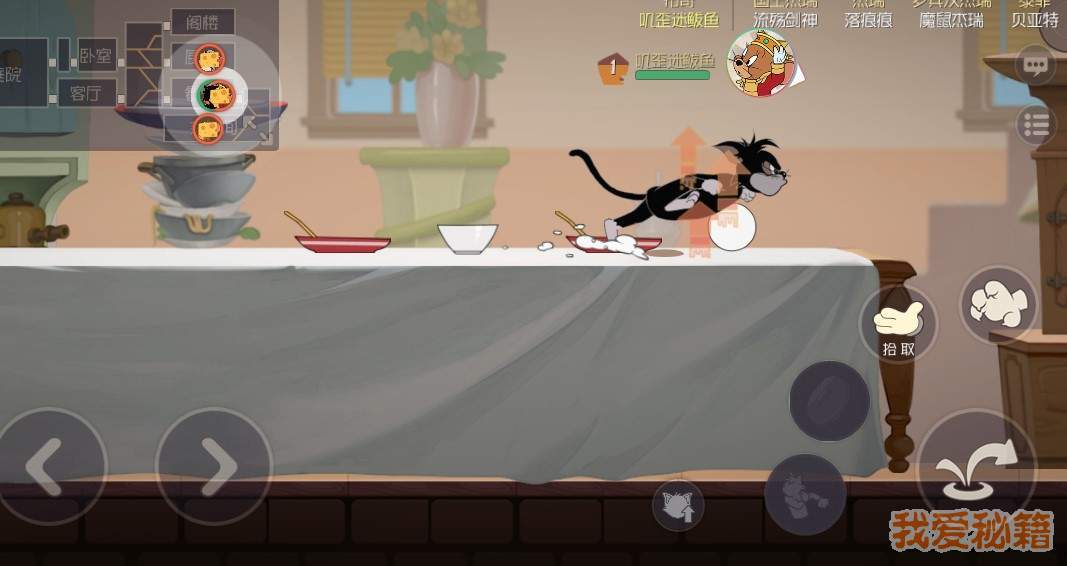Tap the 拾取 pick-up hand button
1067x566 pixels.
point(898,324)
